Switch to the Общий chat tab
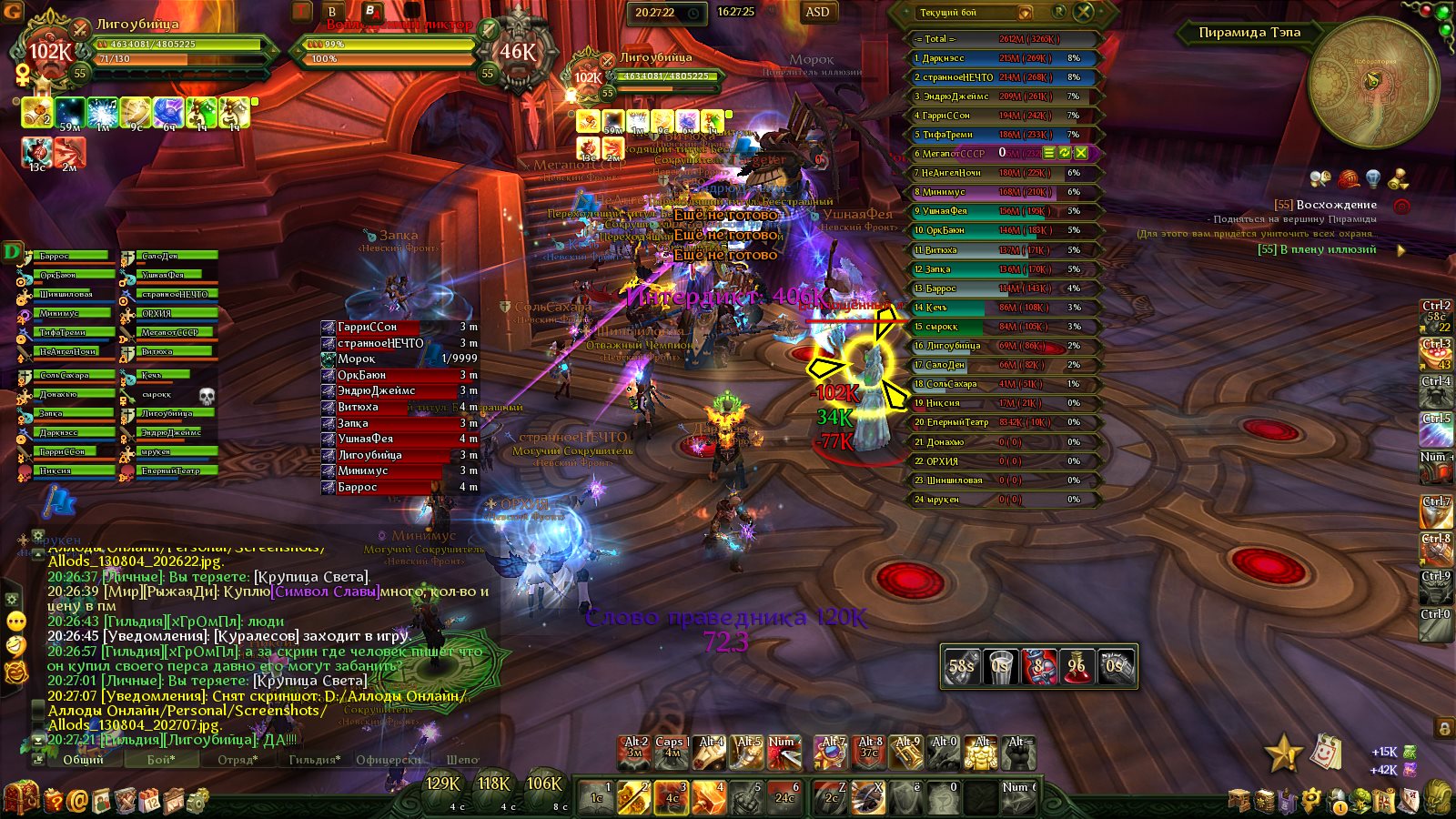This screenshot has width=1456, height=819. 83,759
